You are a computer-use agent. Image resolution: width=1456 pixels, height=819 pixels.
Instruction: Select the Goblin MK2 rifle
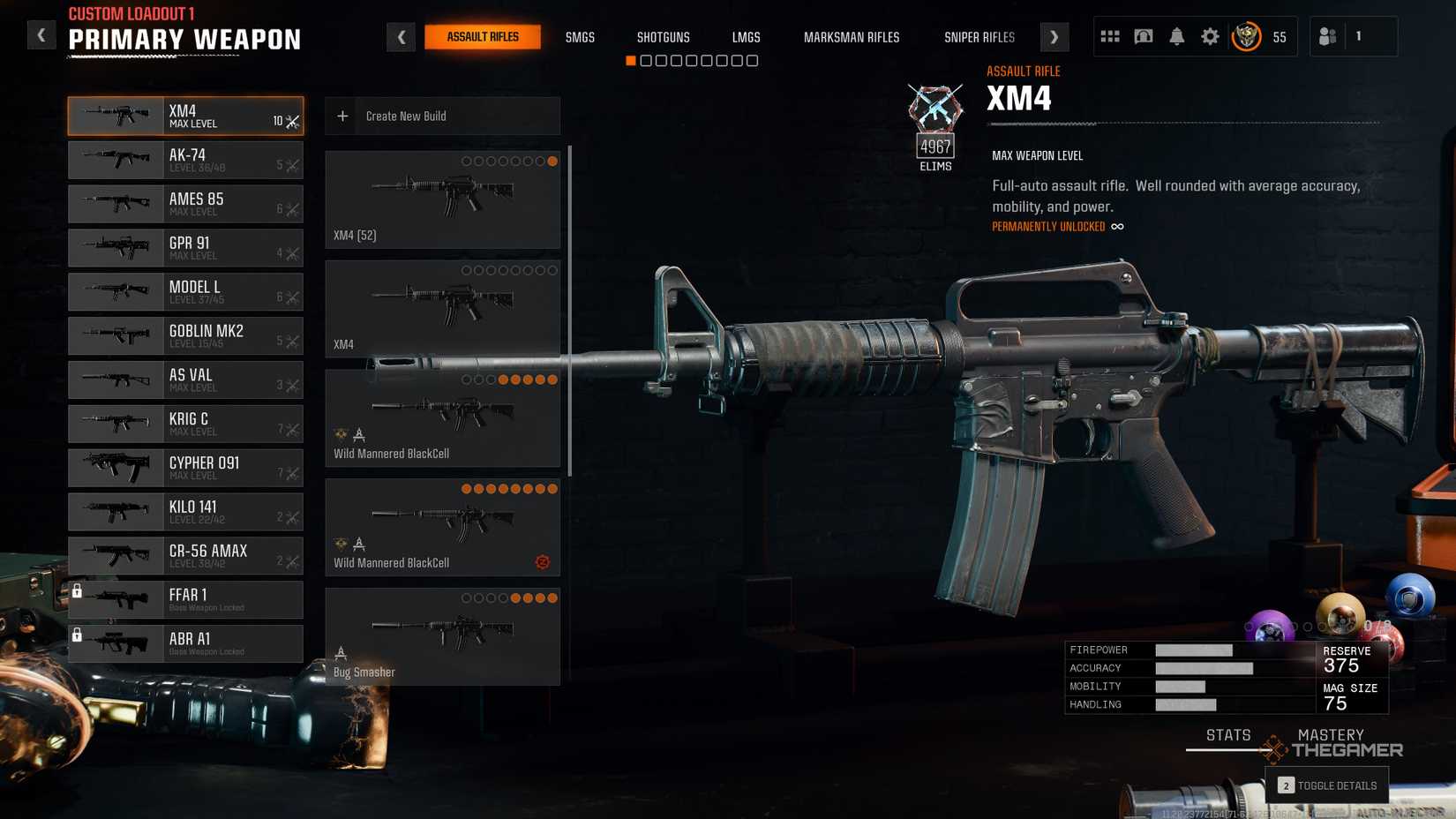(x=185, y=335)
